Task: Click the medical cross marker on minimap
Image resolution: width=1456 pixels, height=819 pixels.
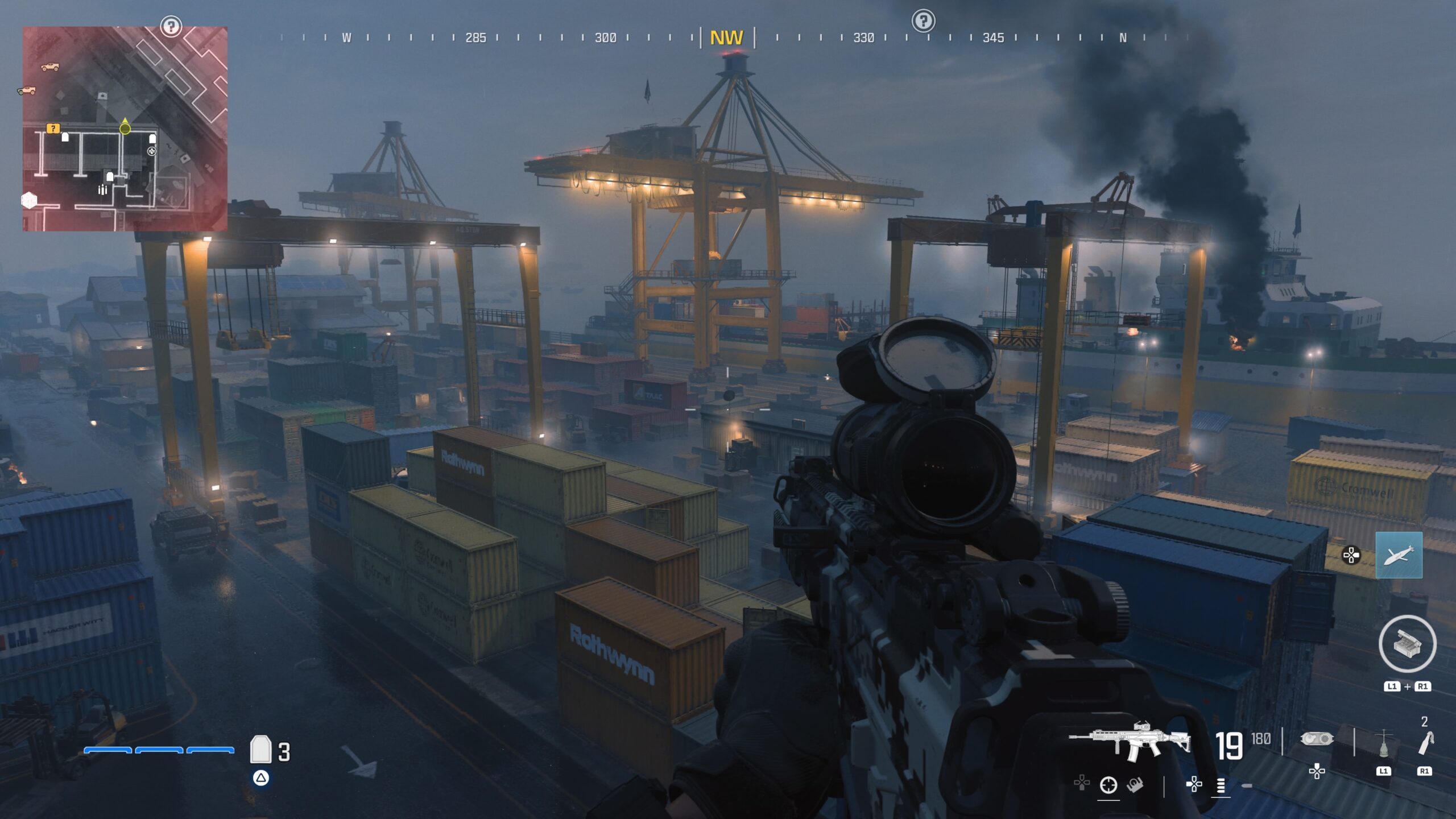Action: tap(151, 151)
